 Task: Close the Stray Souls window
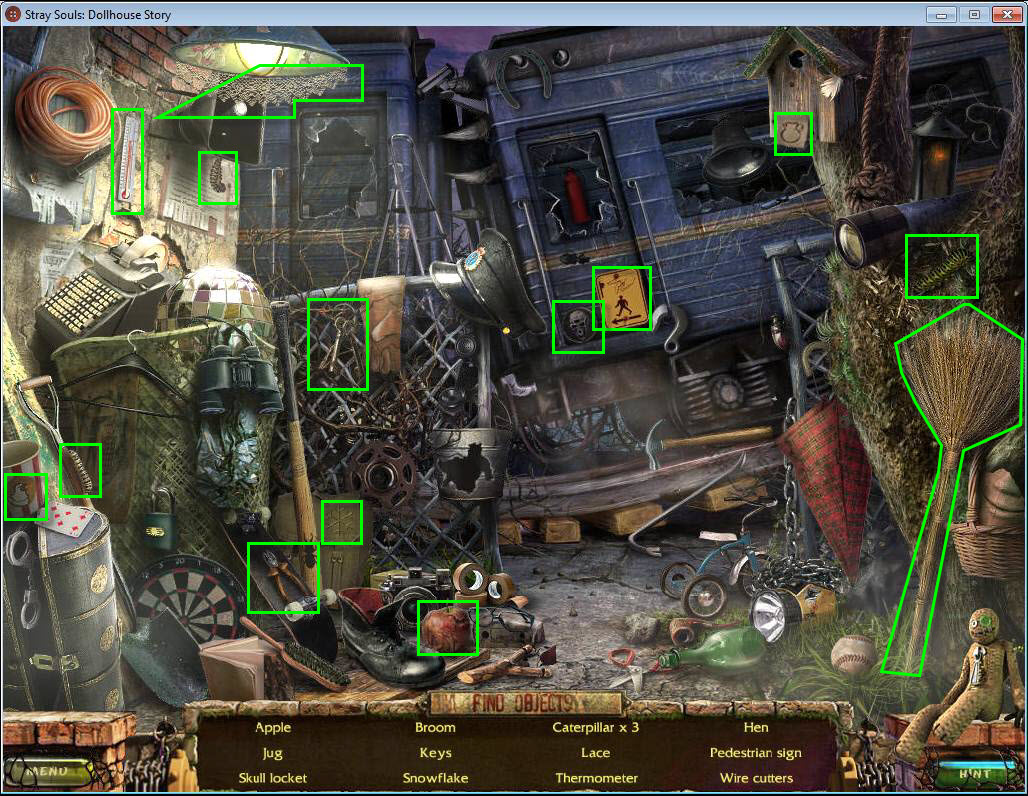1006,14
